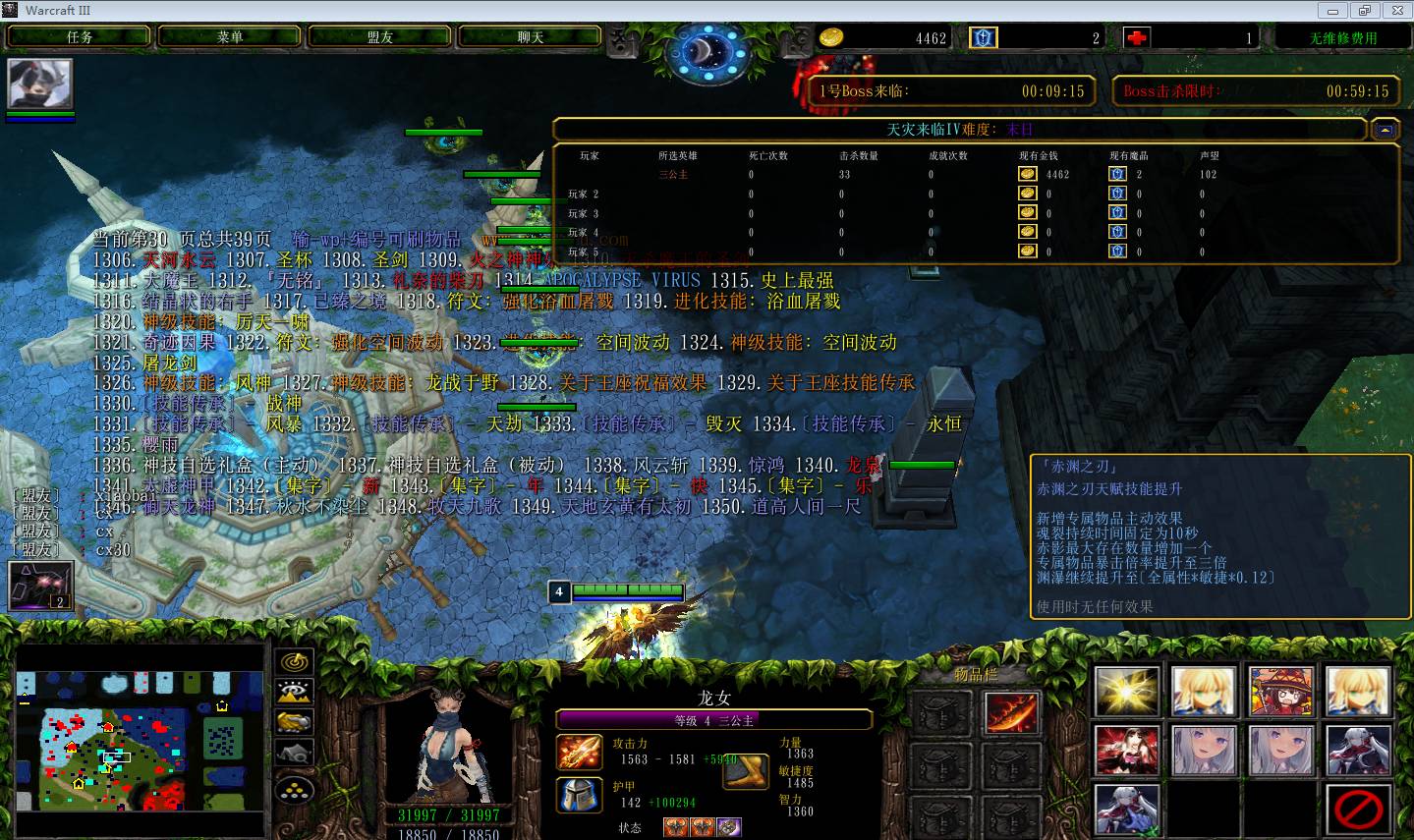Select the dark-haired girl in red ability icon
The height and width of the screenshot is (840, 1414).
click(1126, 752)
